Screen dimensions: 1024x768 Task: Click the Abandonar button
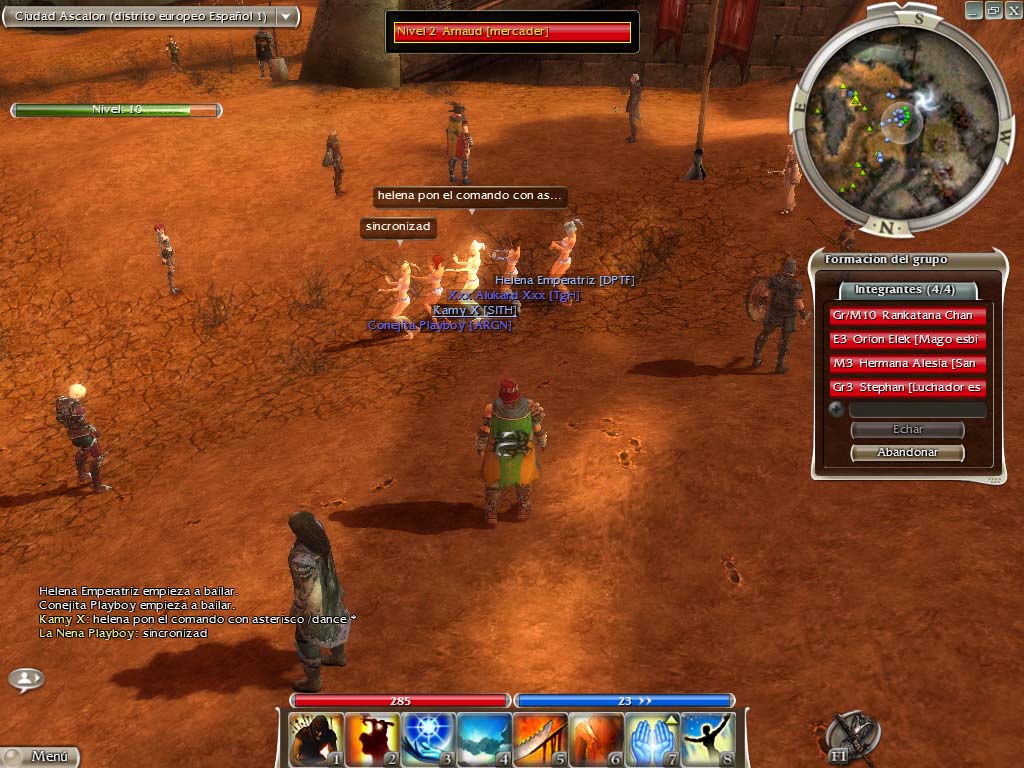pyautogui.click(x=907, y=453)
